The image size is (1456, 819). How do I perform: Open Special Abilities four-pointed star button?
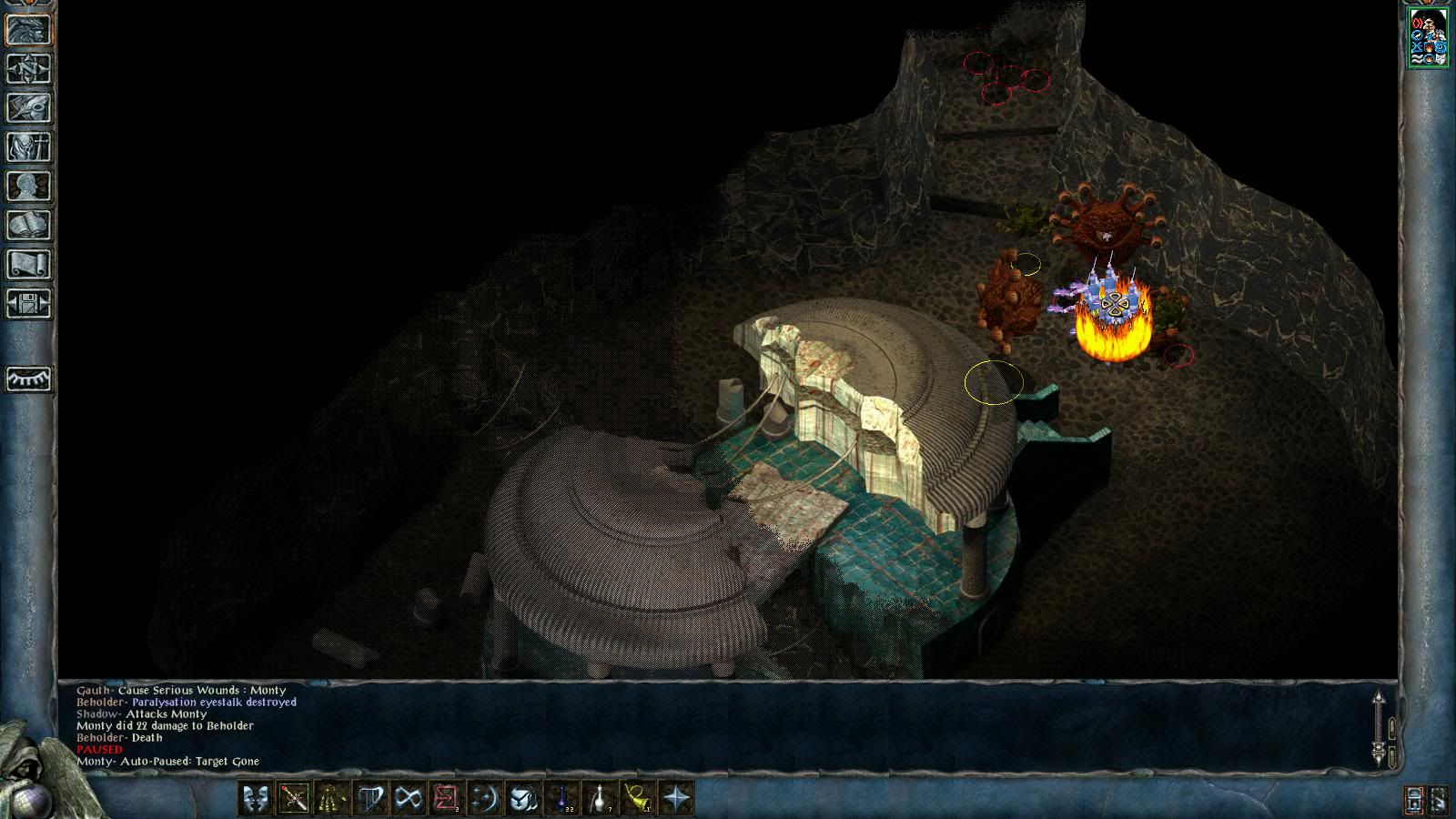[x=676, y=798]
